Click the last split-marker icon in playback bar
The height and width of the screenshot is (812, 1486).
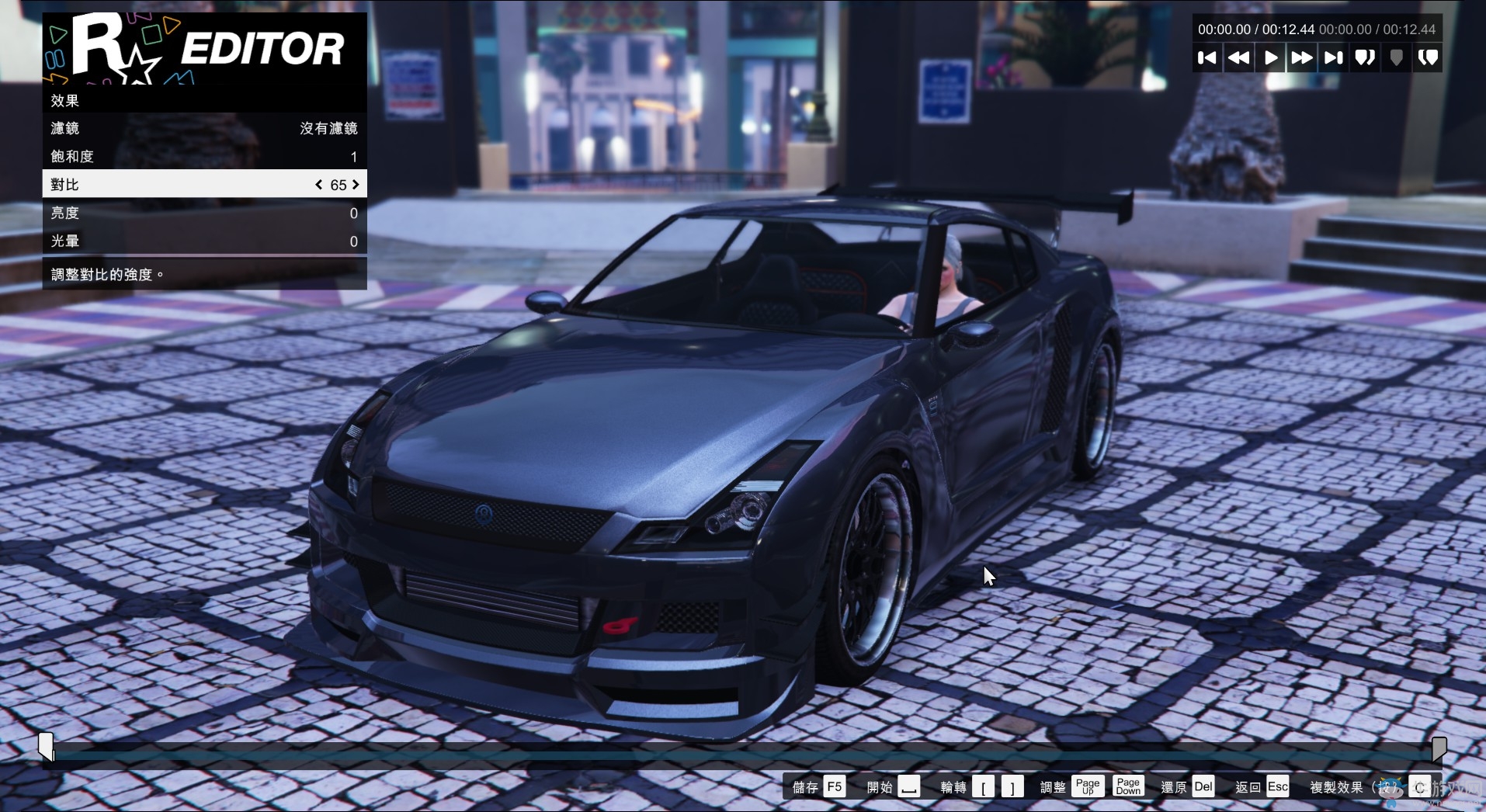click(x=1429, y=57)
